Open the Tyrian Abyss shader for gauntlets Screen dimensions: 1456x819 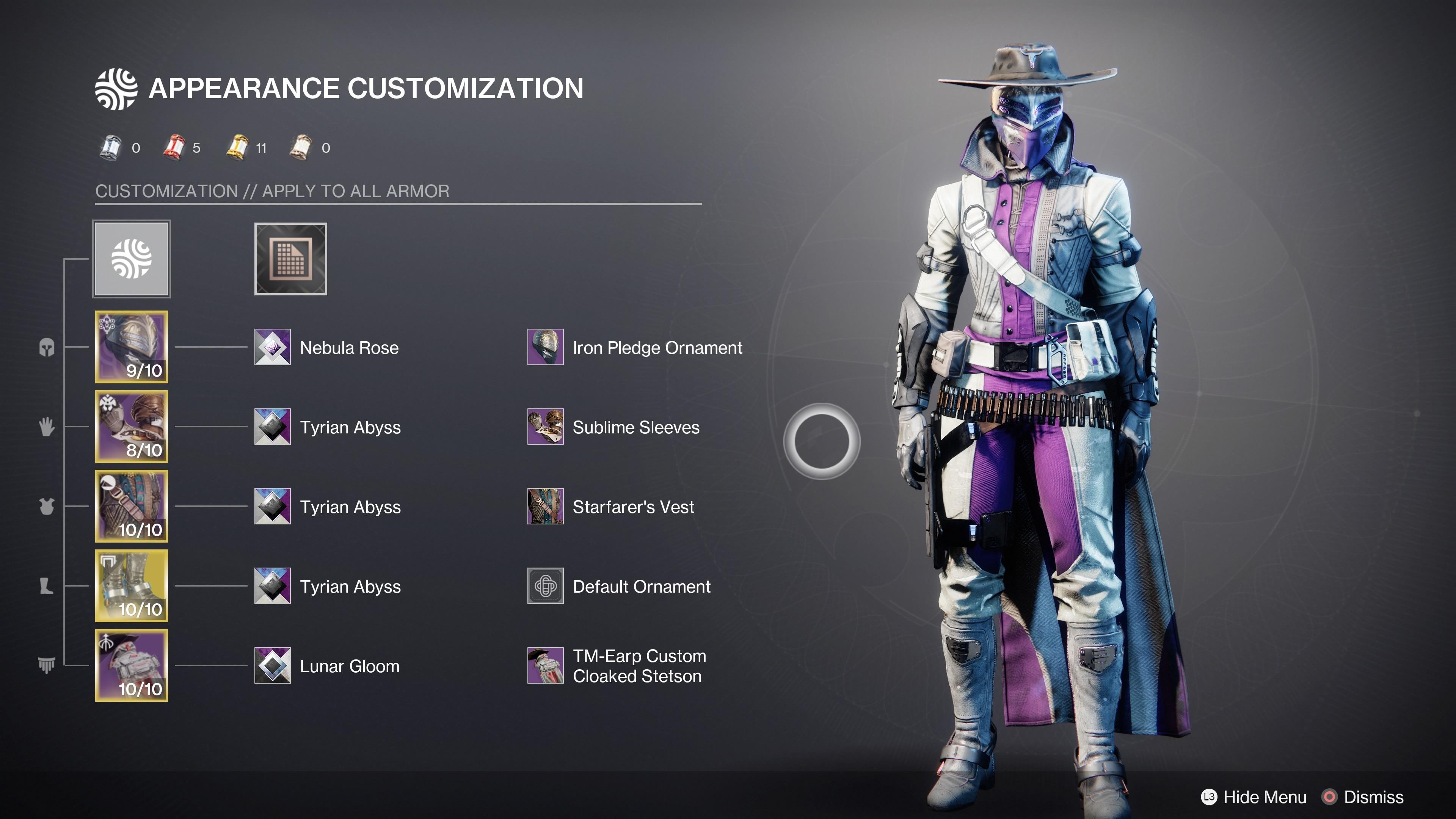(x=273, y=427)
